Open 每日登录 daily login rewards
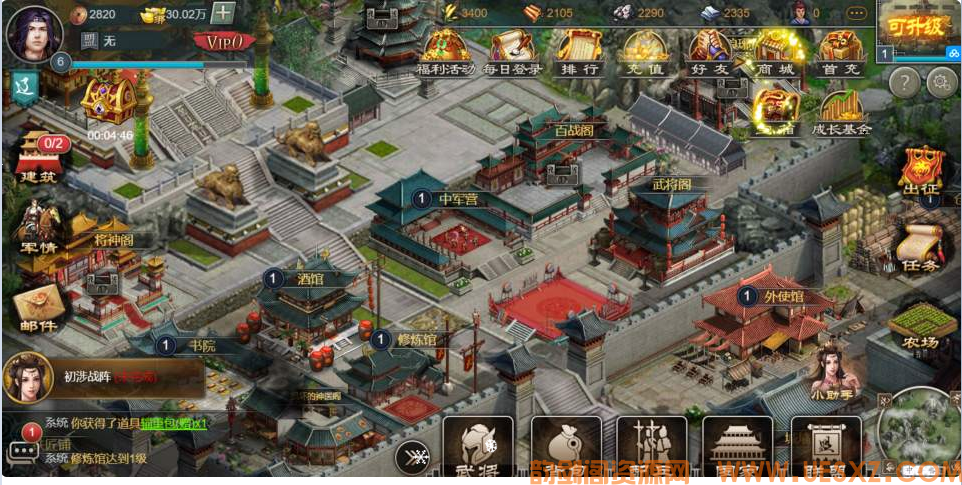The height and width of the screenshot is (485, 962). click(x=513, y=53)
